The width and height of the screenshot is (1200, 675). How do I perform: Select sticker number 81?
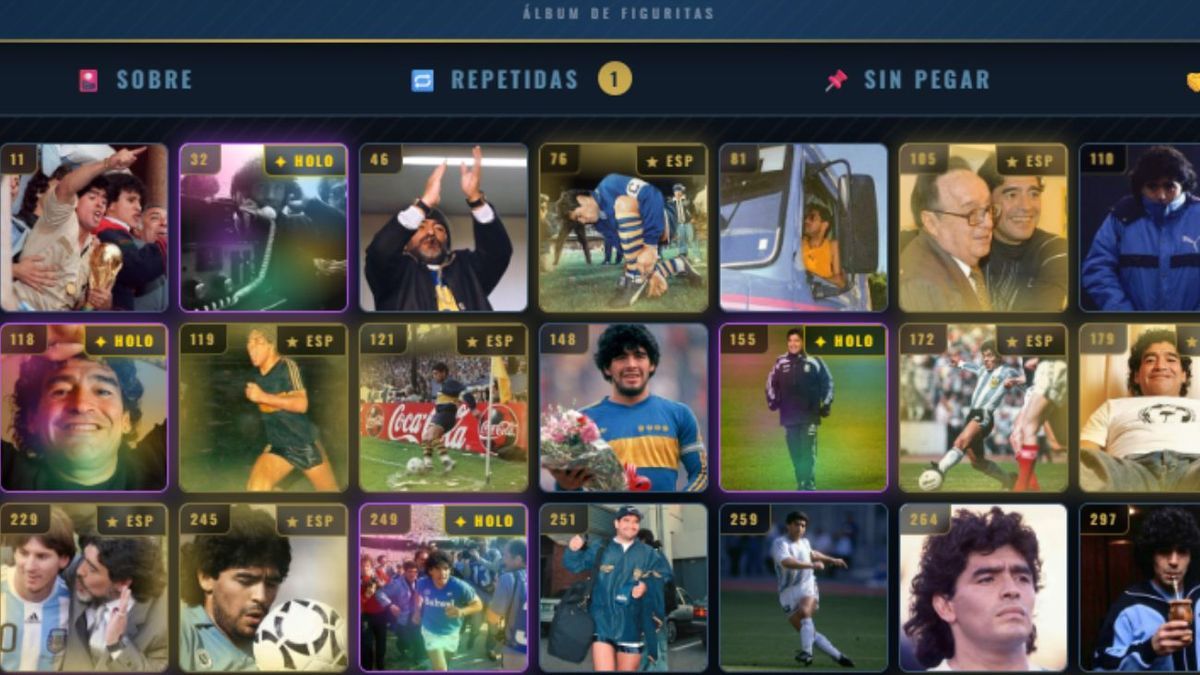(x=803, y=228)
